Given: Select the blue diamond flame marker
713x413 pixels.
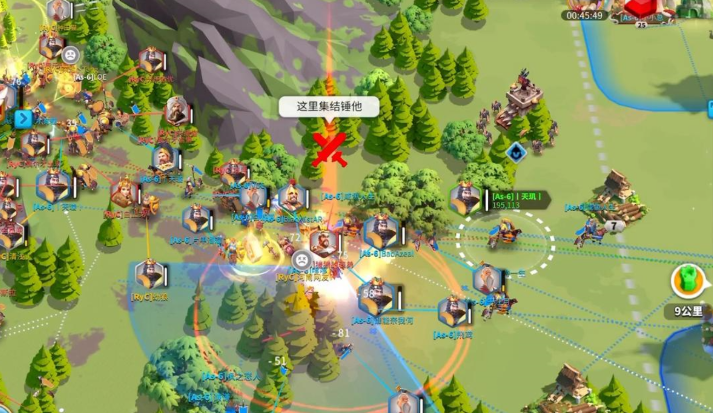Looking at the screenshot, I should pos(516,153).
